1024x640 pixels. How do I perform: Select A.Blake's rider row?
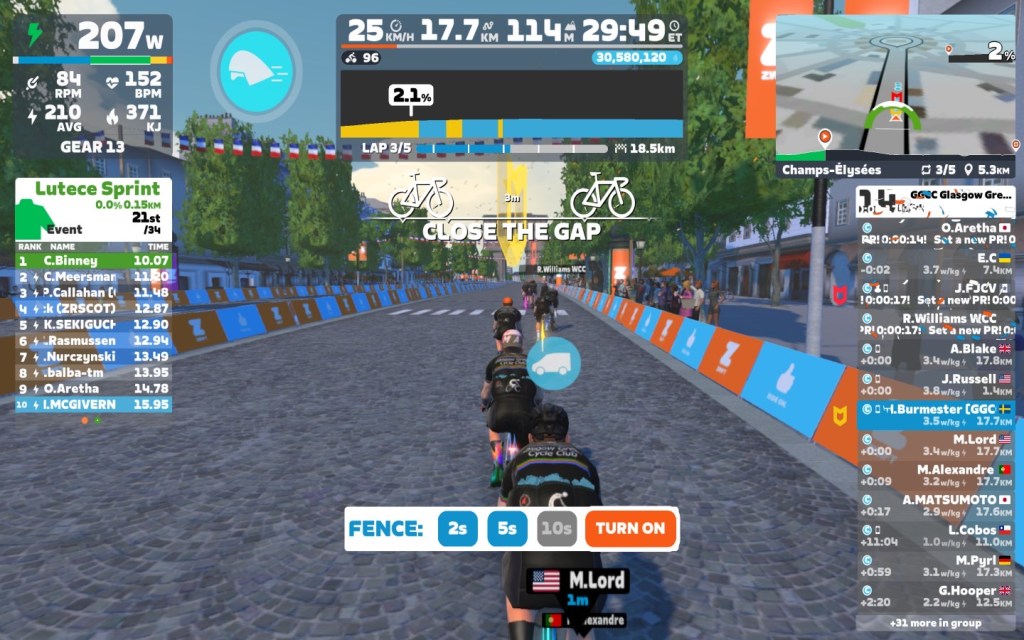[935, 355]
